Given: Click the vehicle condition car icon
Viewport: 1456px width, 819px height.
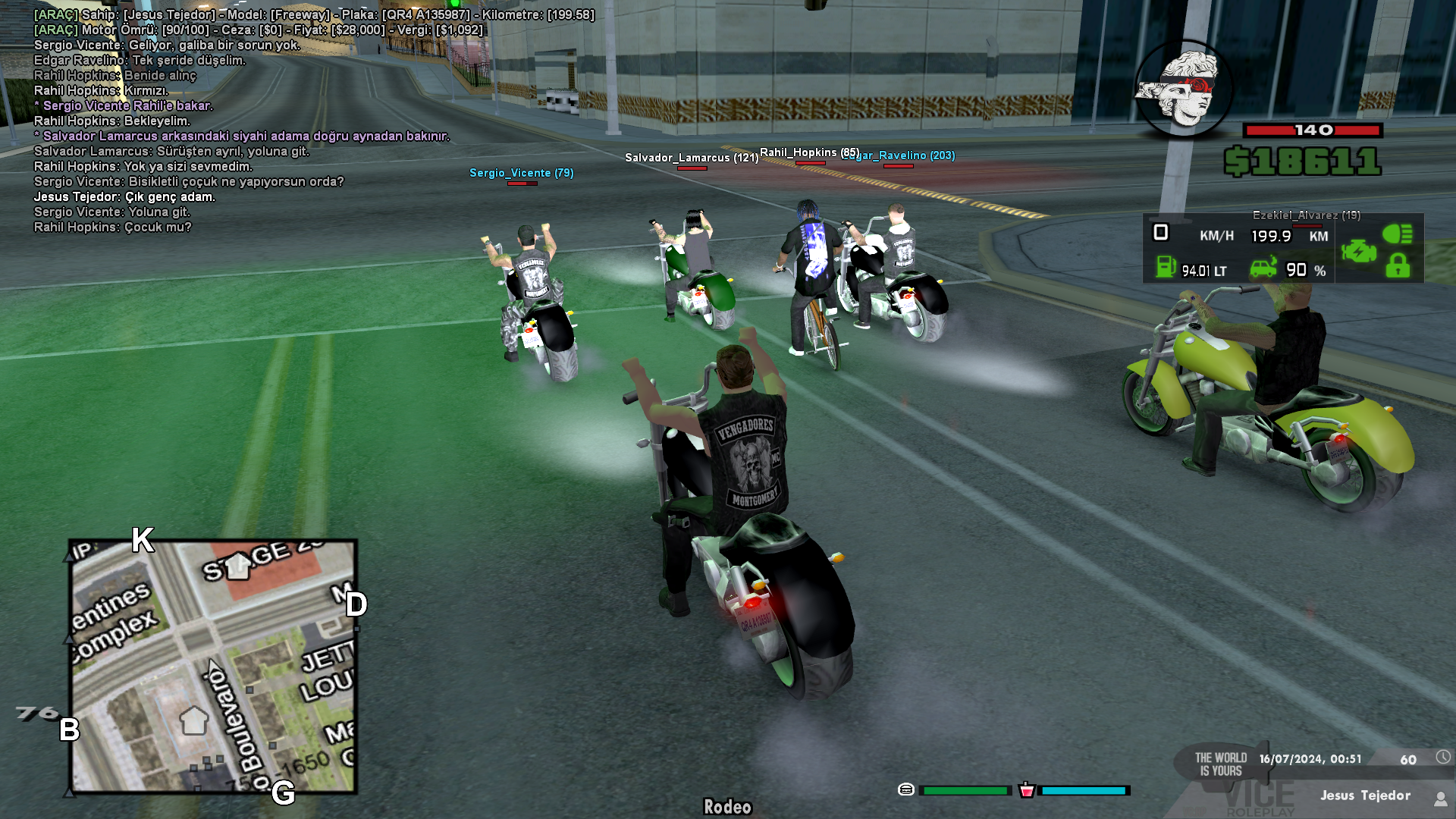Looking at the screenshot, I should tap(1263, 268).
